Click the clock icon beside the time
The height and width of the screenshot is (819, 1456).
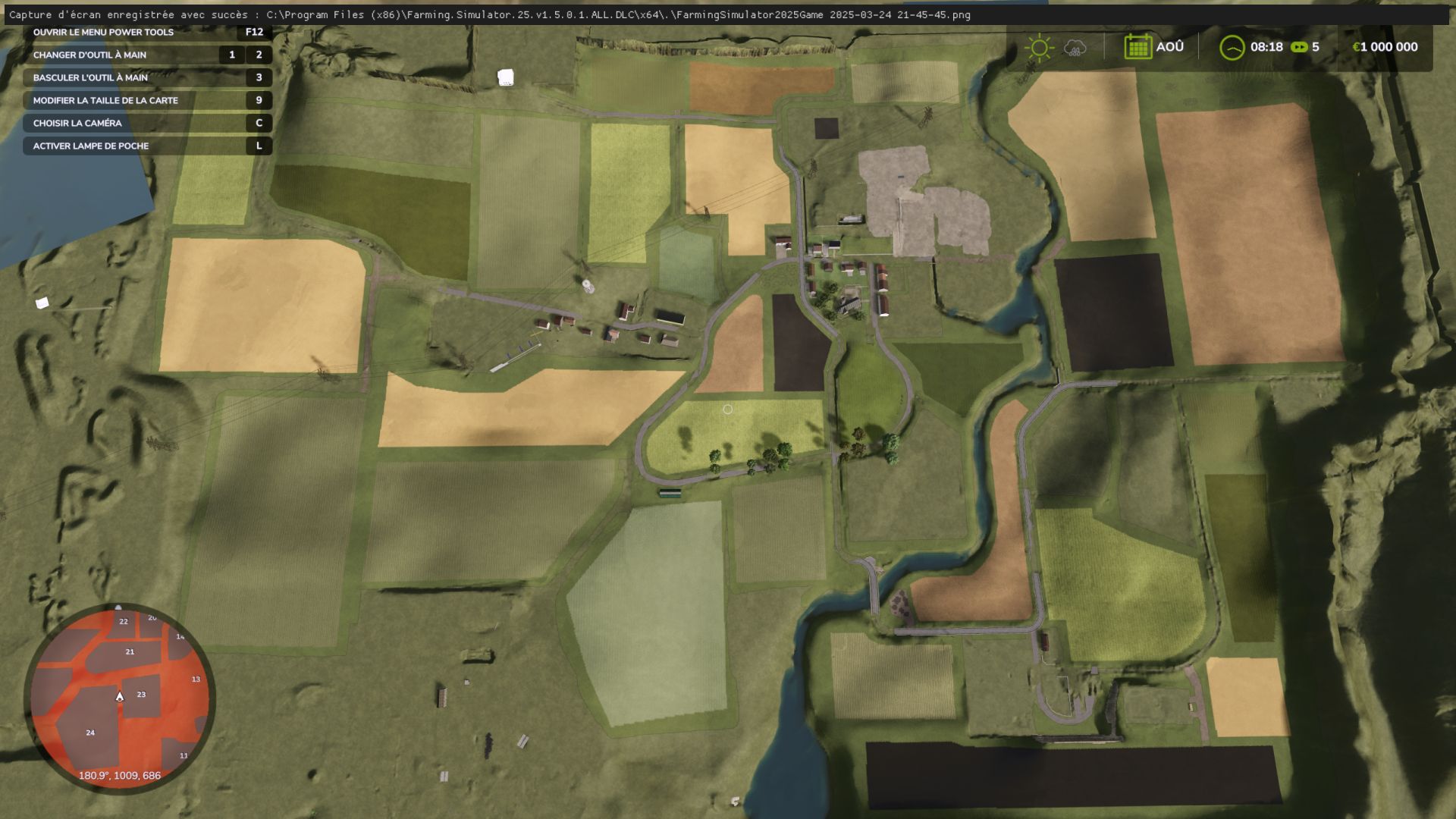tap(1232, 48)
